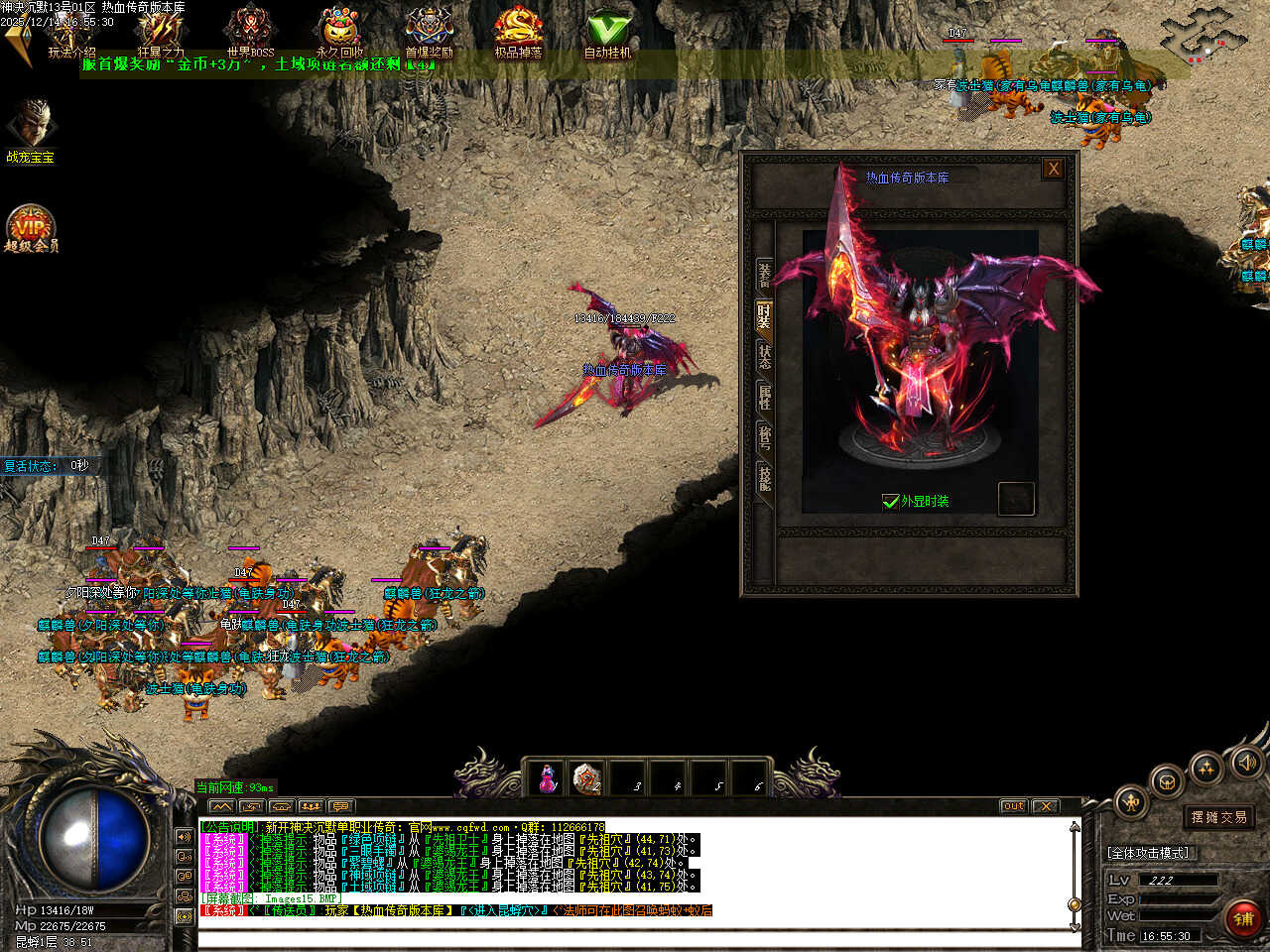Open the 狂暴之力 icon
The height and width of the screenshot is (952, 1270).
160,33
